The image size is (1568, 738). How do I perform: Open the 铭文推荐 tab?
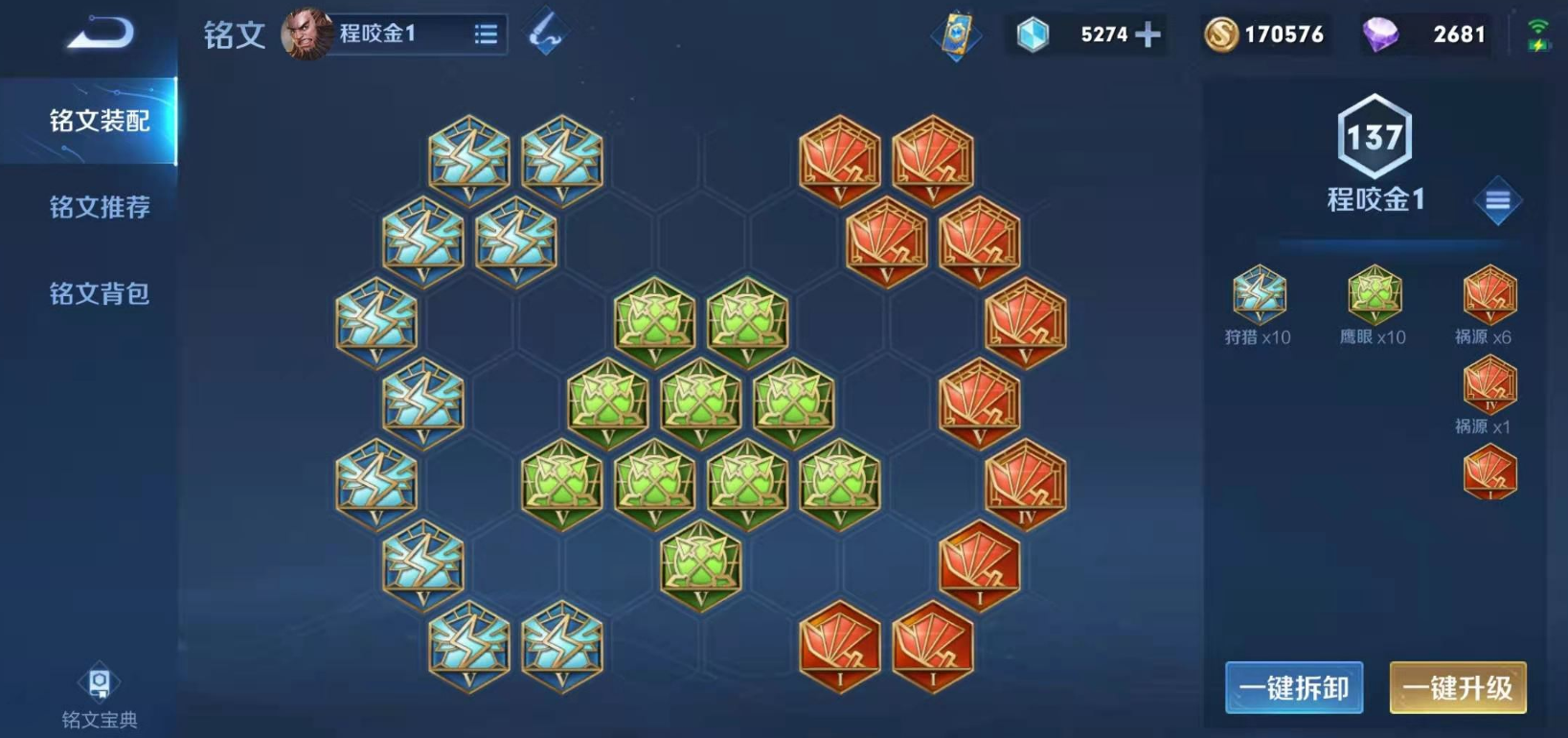pos(99,207)
